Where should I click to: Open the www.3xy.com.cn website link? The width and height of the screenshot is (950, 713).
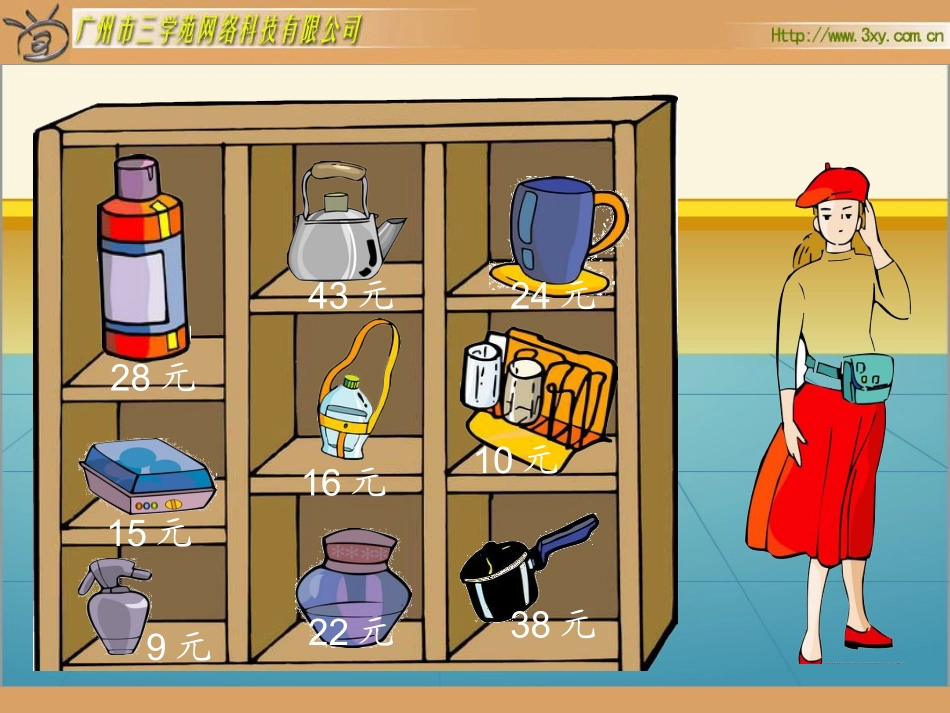coord(857,35)
